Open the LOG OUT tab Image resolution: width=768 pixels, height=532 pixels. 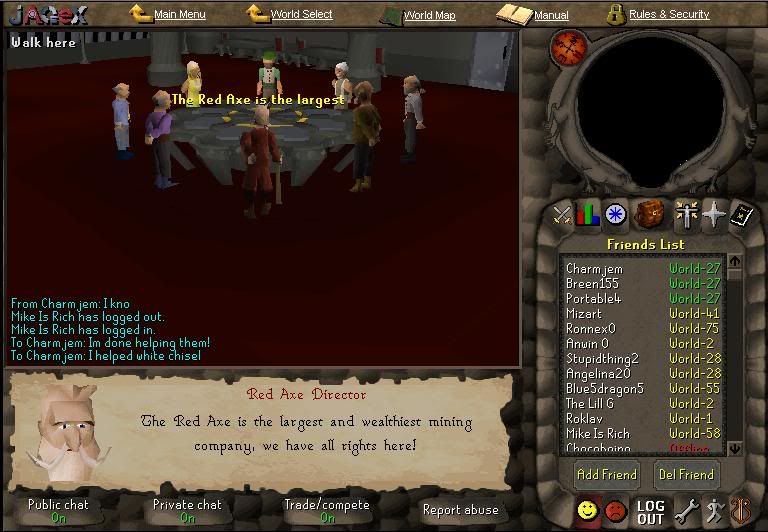[650, 512]
